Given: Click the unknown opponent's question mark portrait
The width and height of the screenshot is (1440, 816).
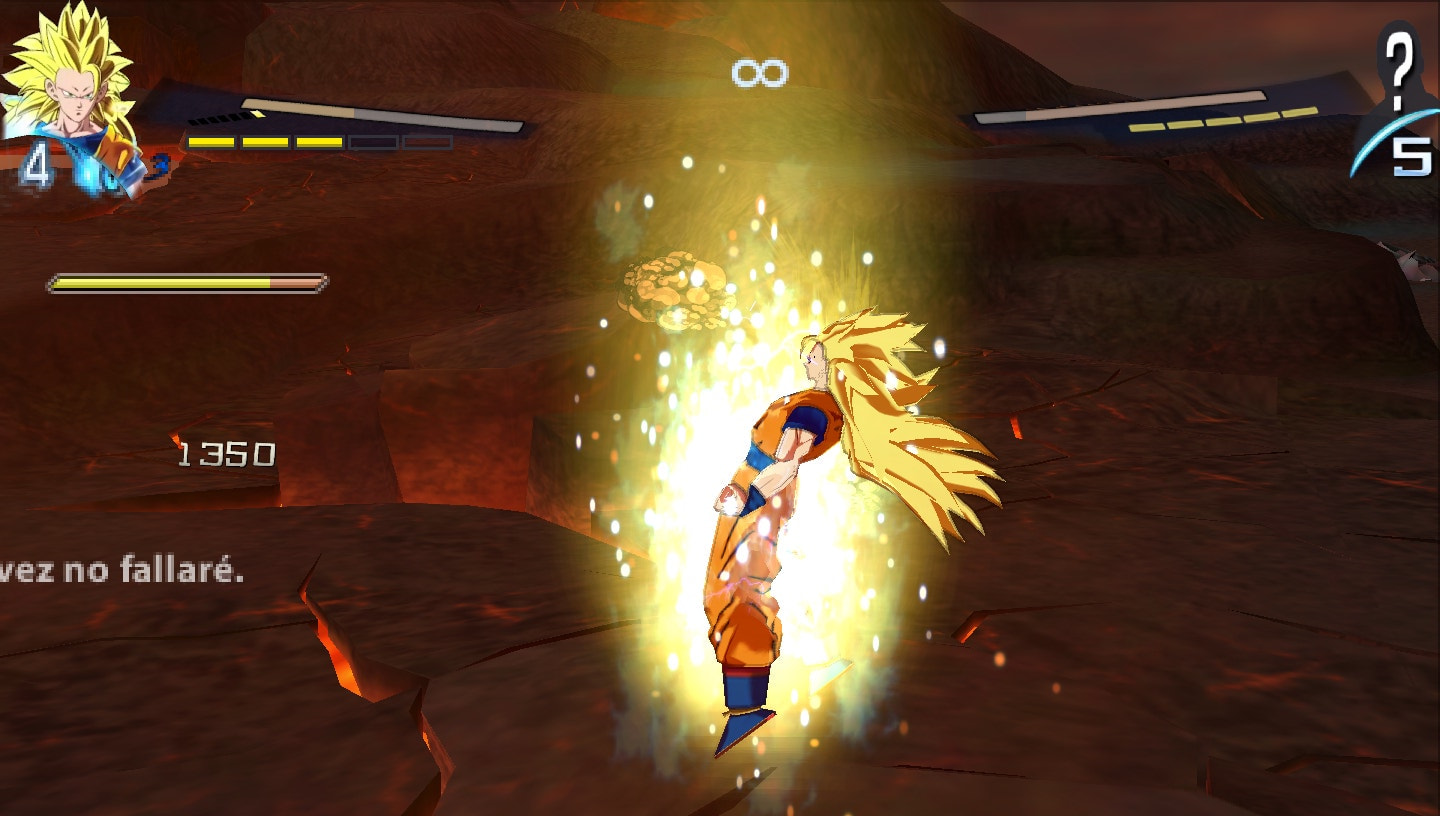Looking at the screenshot, I should coord(1402,70).
